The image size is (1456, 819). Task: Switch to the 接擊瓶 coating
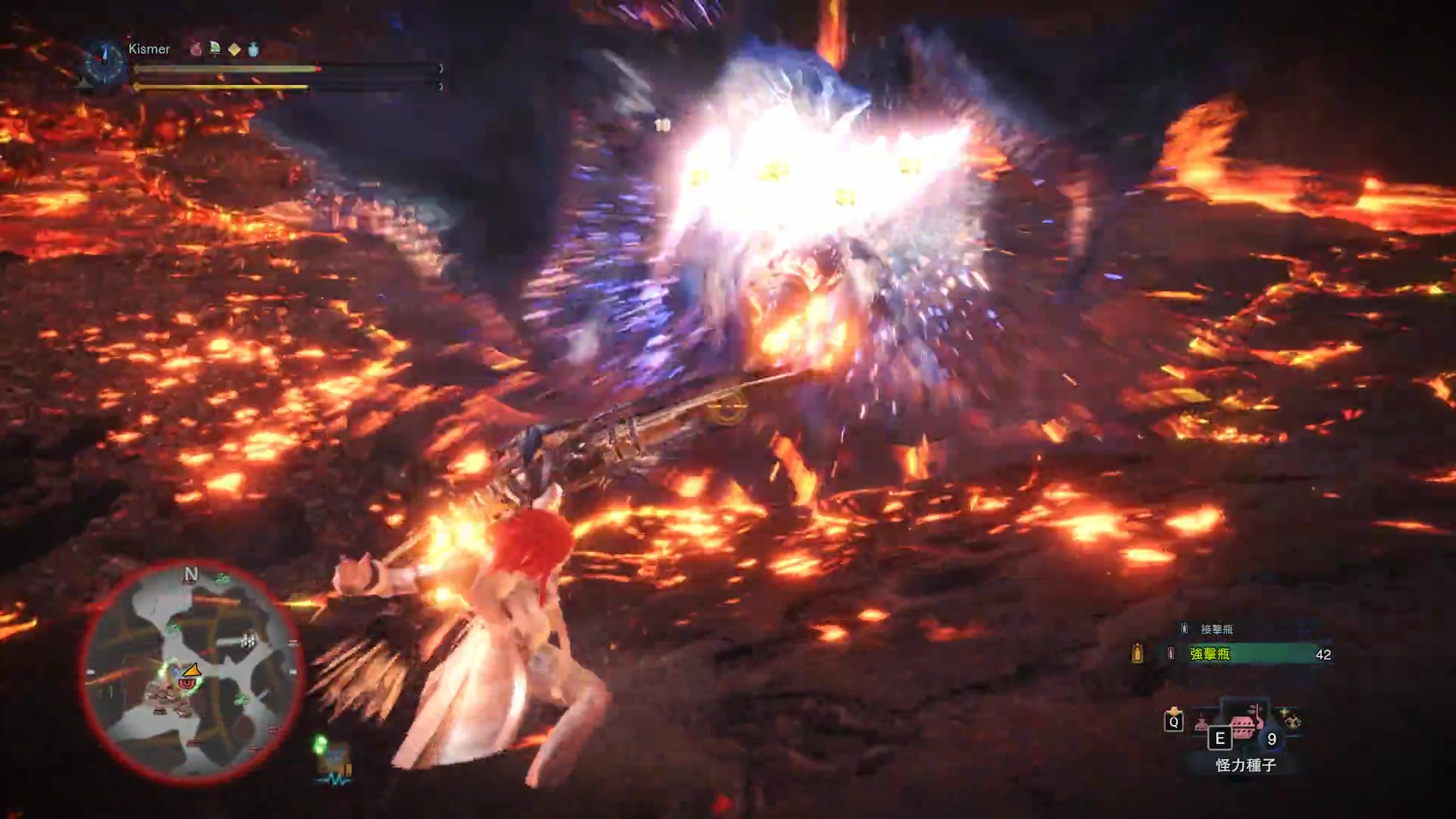point(1216,629)
